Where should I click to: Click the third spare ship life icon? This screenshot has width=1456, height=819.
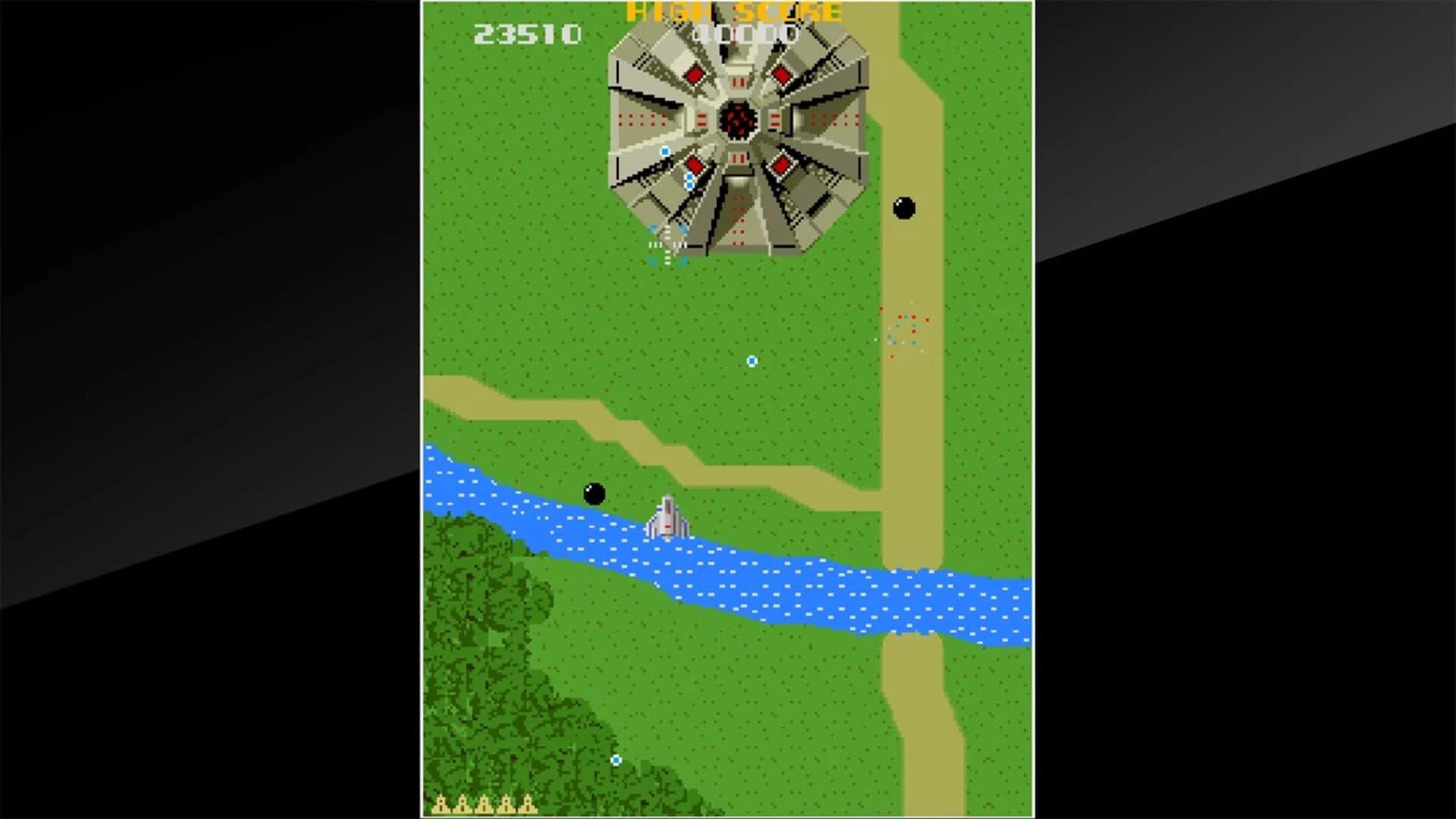click(x=485, y=805)
